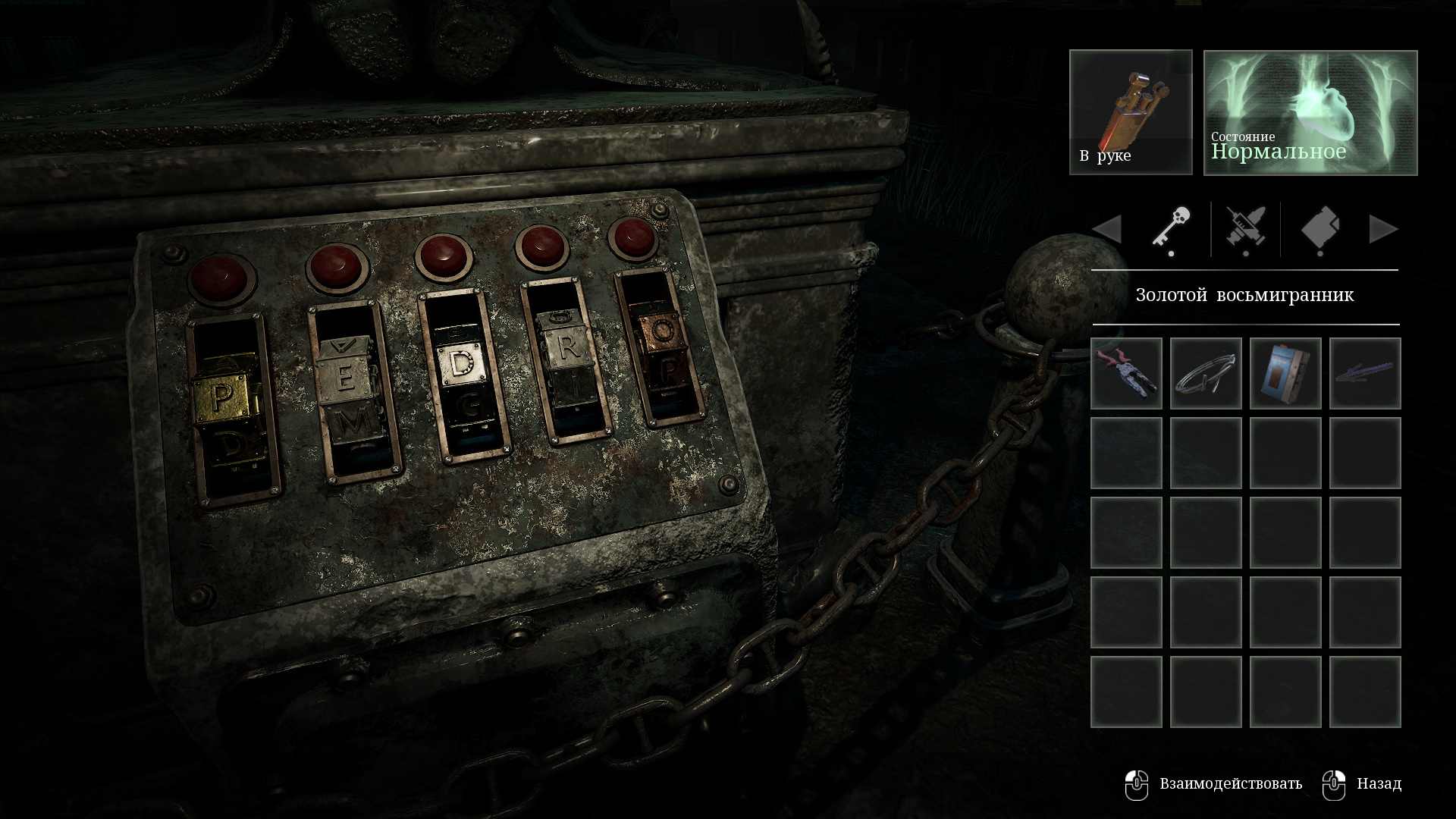Screen dimensions: 1456x819
Task: Push the red button above the D dial
Action: point(444,256)
